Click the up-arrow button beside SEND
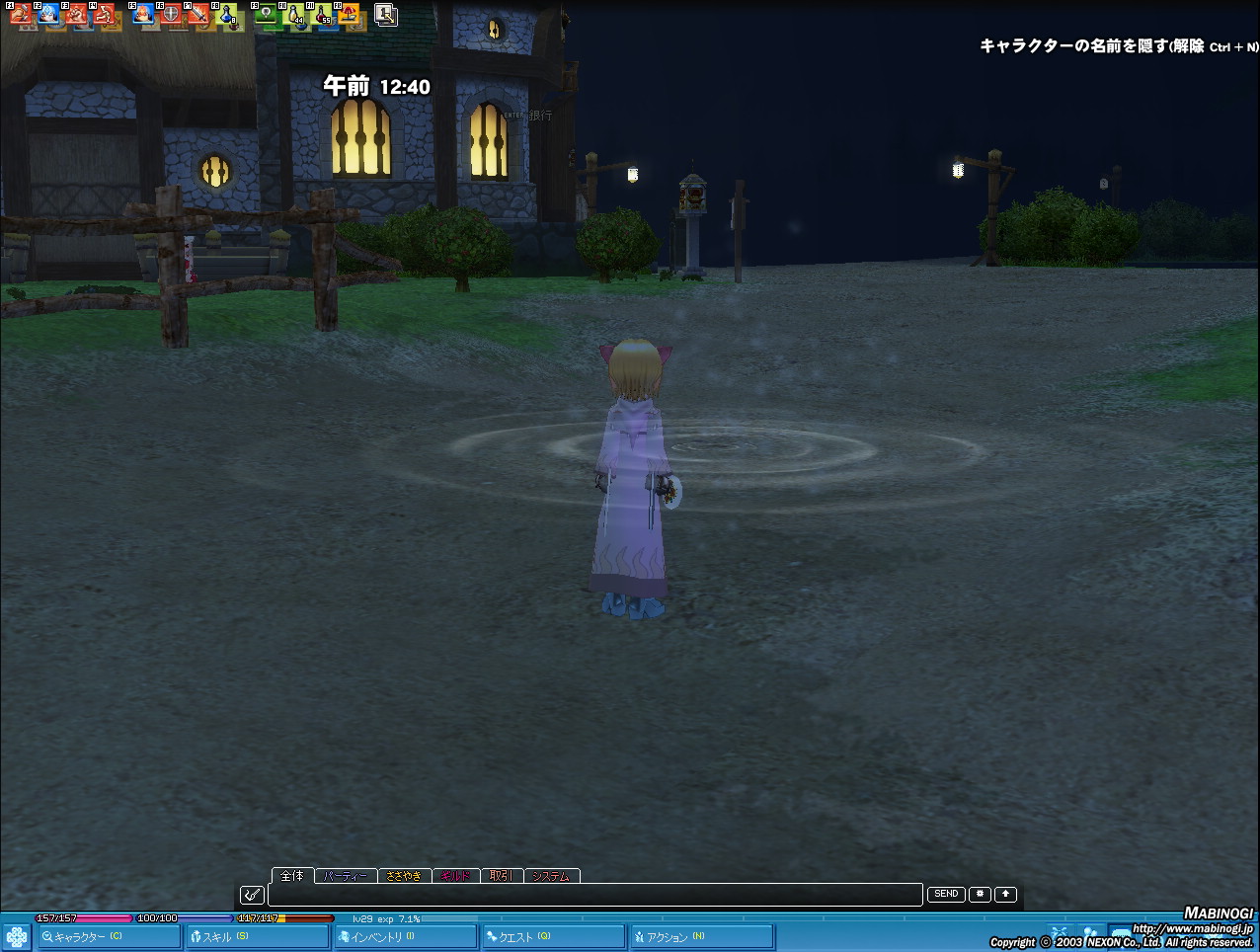The image size is (1260, 952). (1005, 895)
